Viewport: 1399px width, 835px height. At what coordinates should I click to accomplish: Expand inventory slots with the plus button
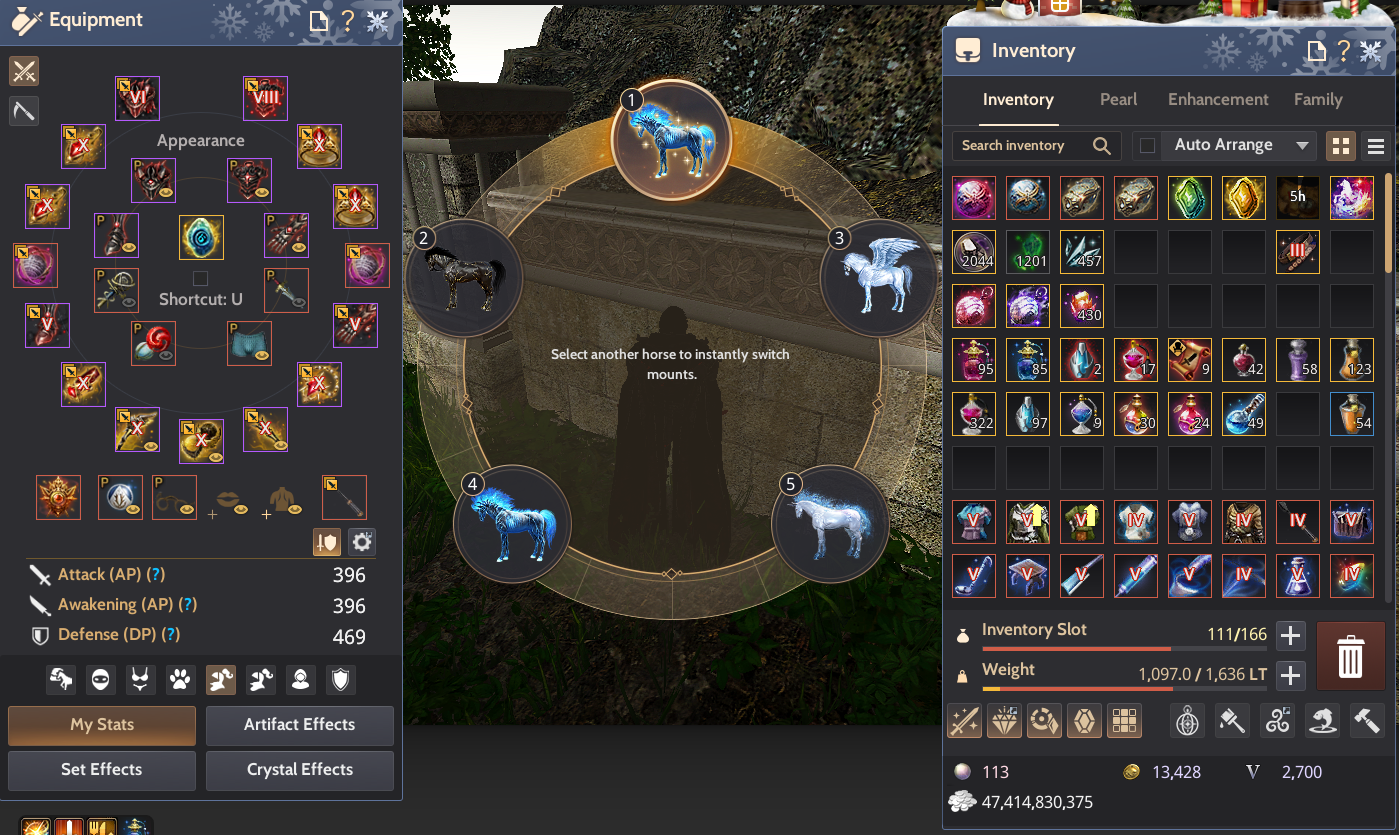tap(1291, 635)
